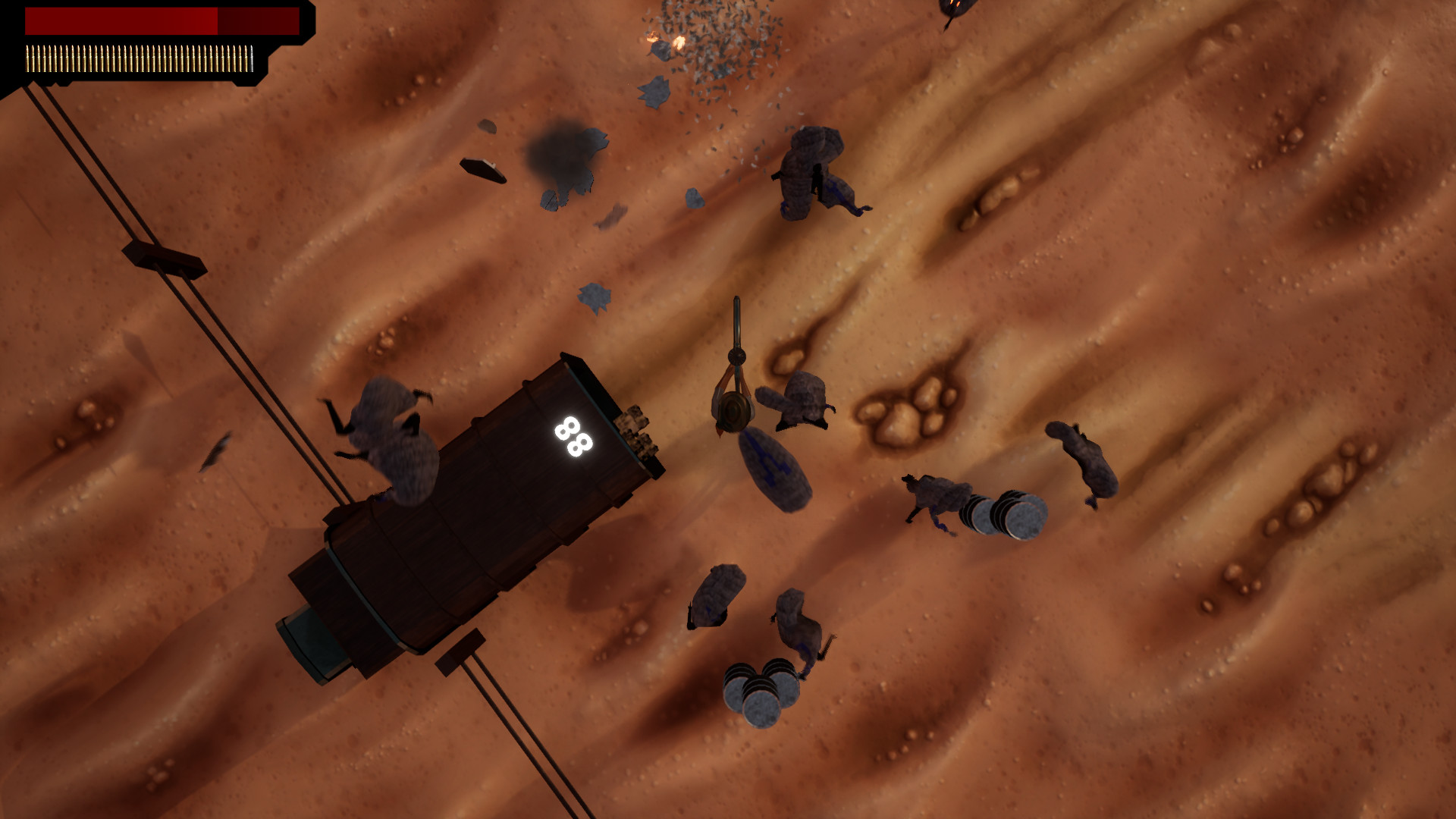Click the dark smoke patch near the top
Image resolution: width=1456 pixels, height=819 pixels.
561,155
